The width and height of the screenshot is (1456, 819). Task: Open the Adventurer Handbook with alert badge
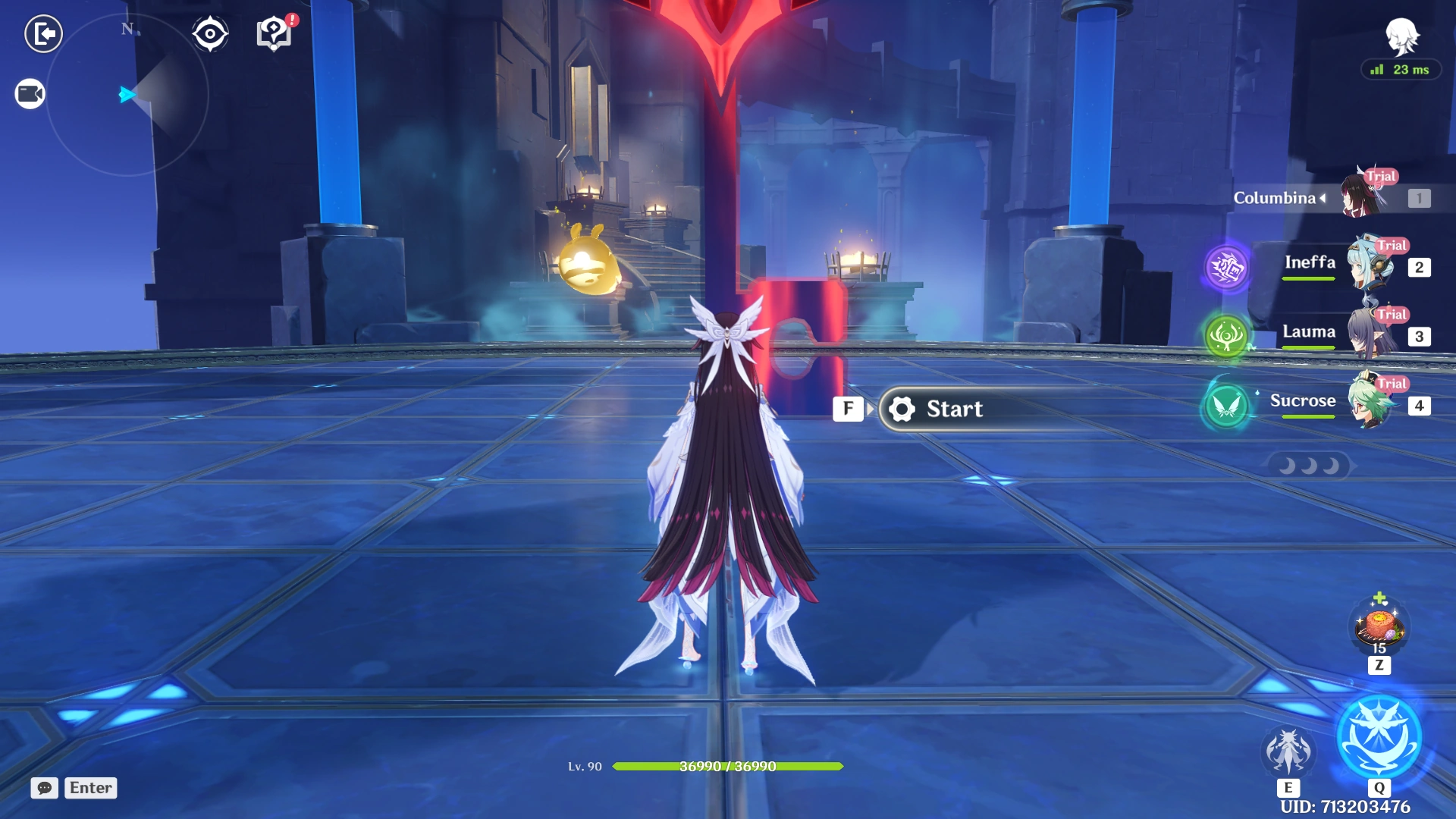[x=275, y=33]
